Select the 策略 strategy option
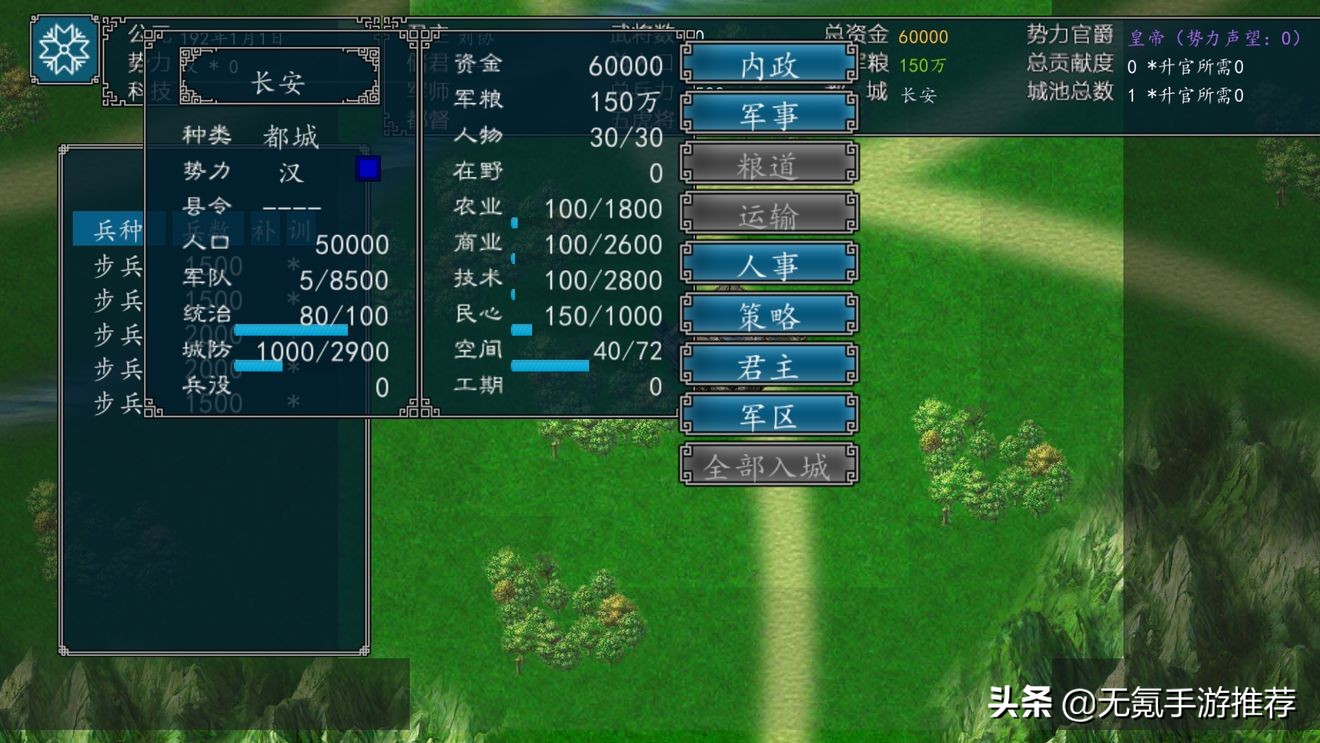The image size is (1320, 743). (768, 316)
